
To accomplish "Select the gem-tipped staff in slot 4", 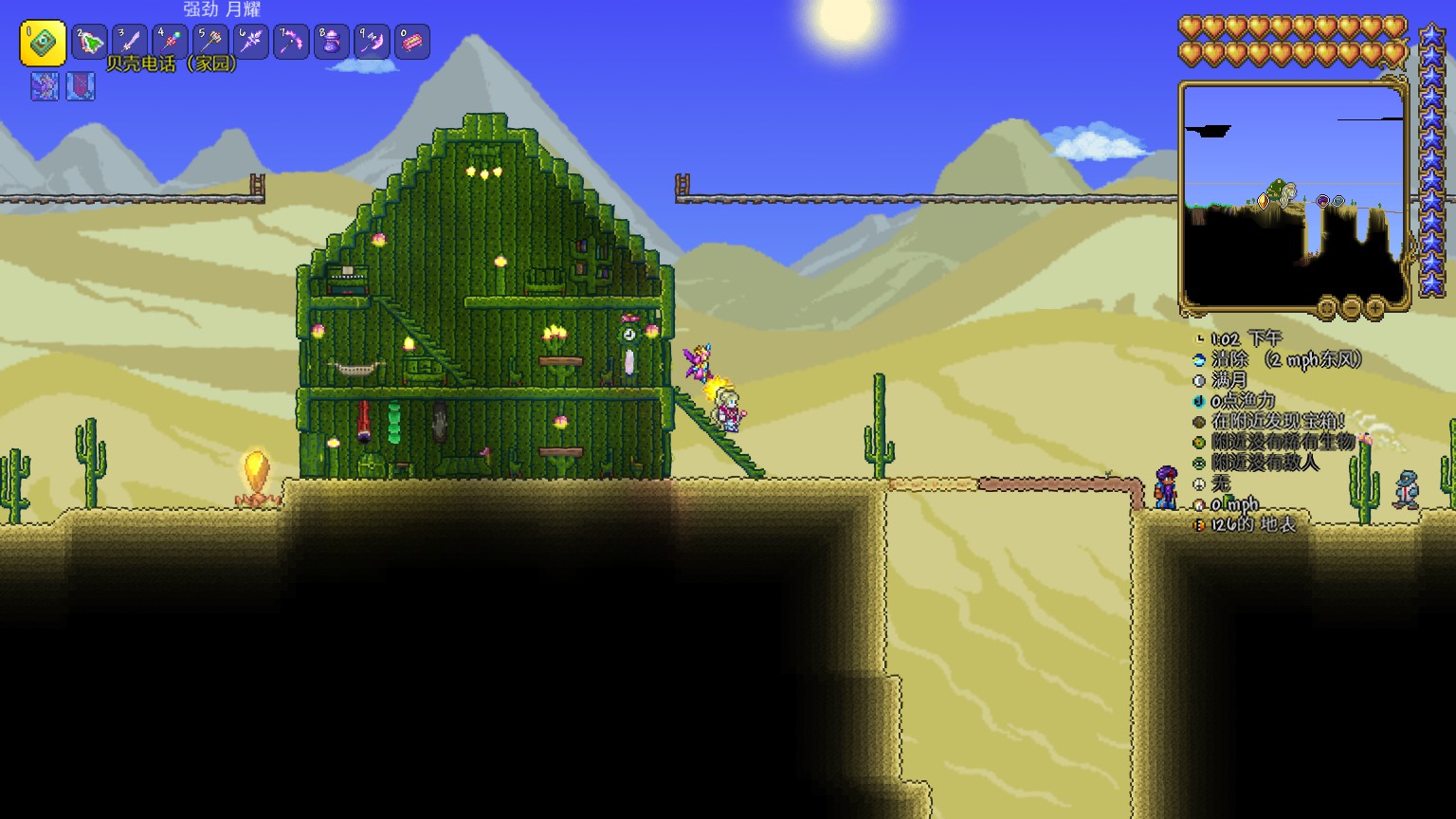I will click(171, 43).
